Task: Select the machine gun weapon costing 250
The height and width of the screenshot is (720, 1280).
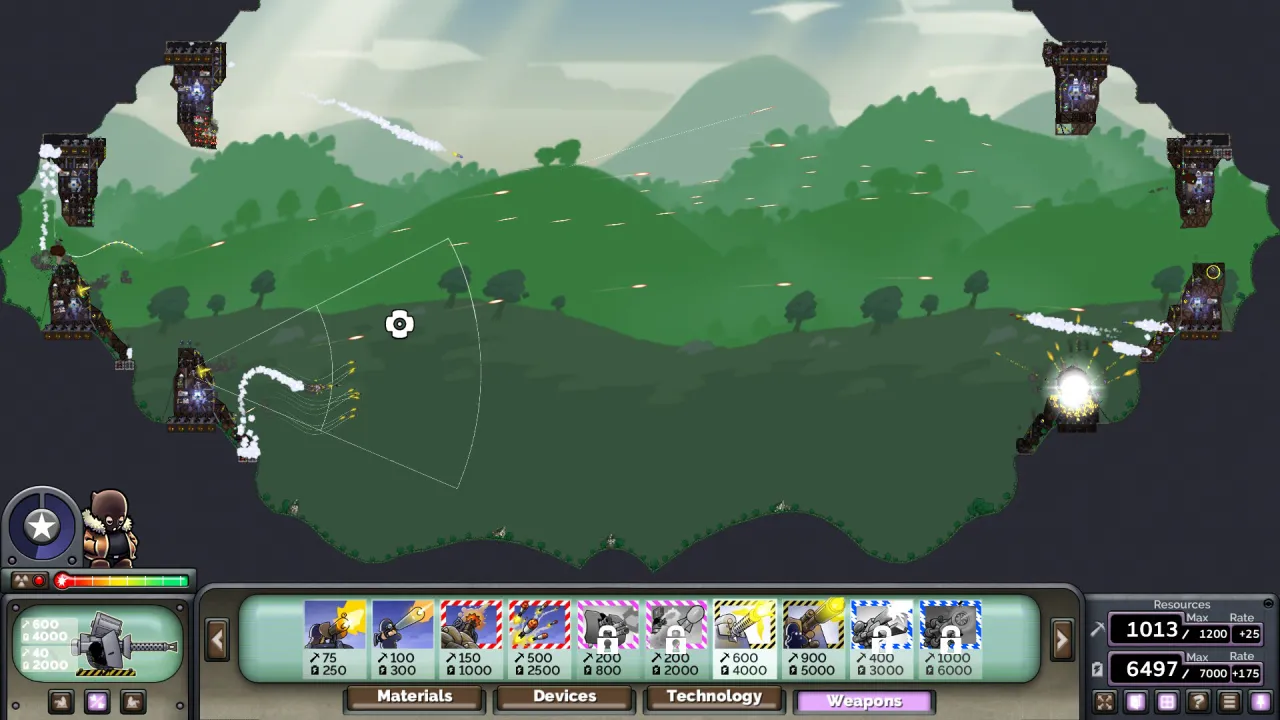Action: (x=335, y=630)
